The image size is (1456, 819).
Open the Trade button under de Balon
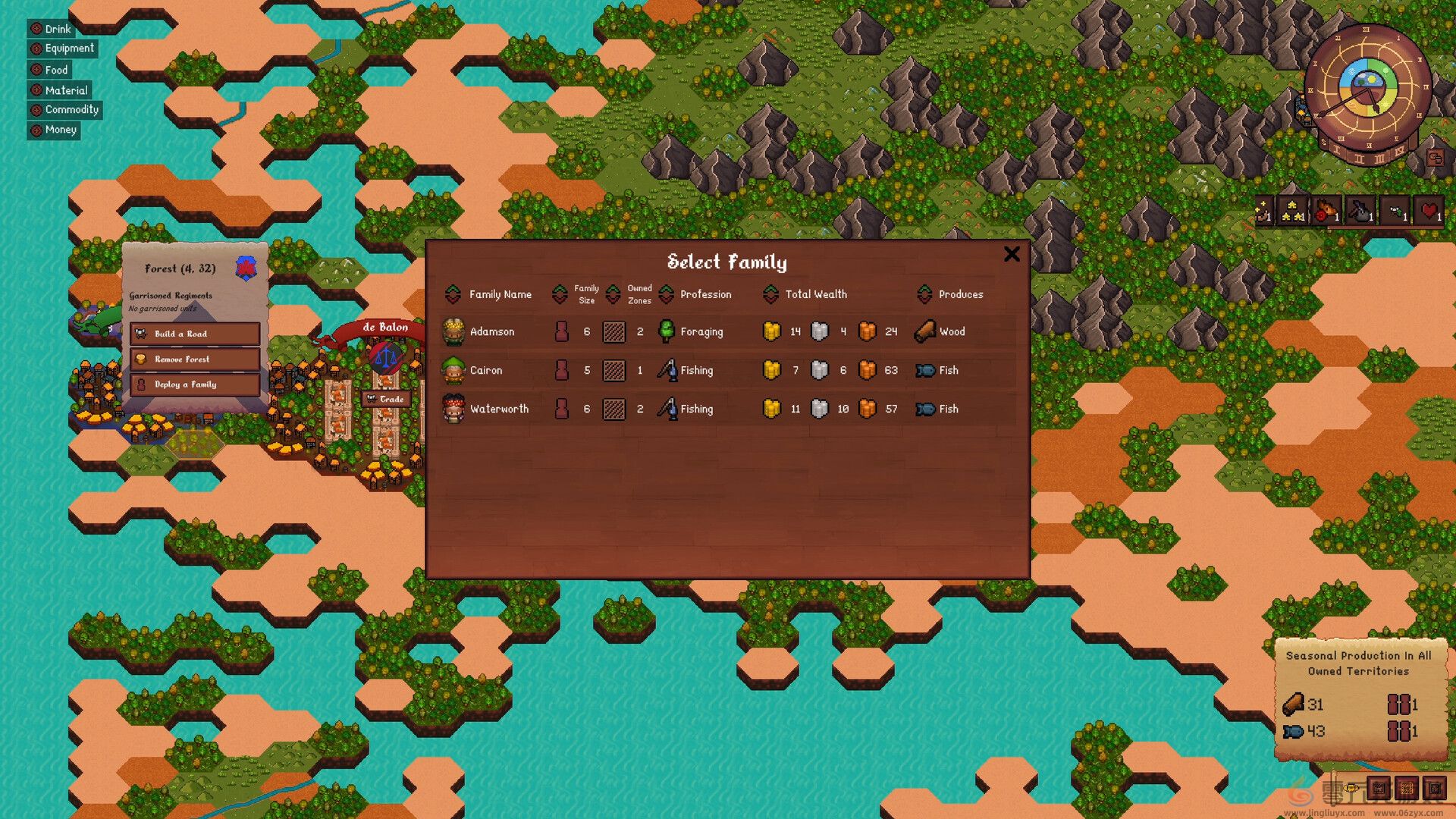[387, 399]
